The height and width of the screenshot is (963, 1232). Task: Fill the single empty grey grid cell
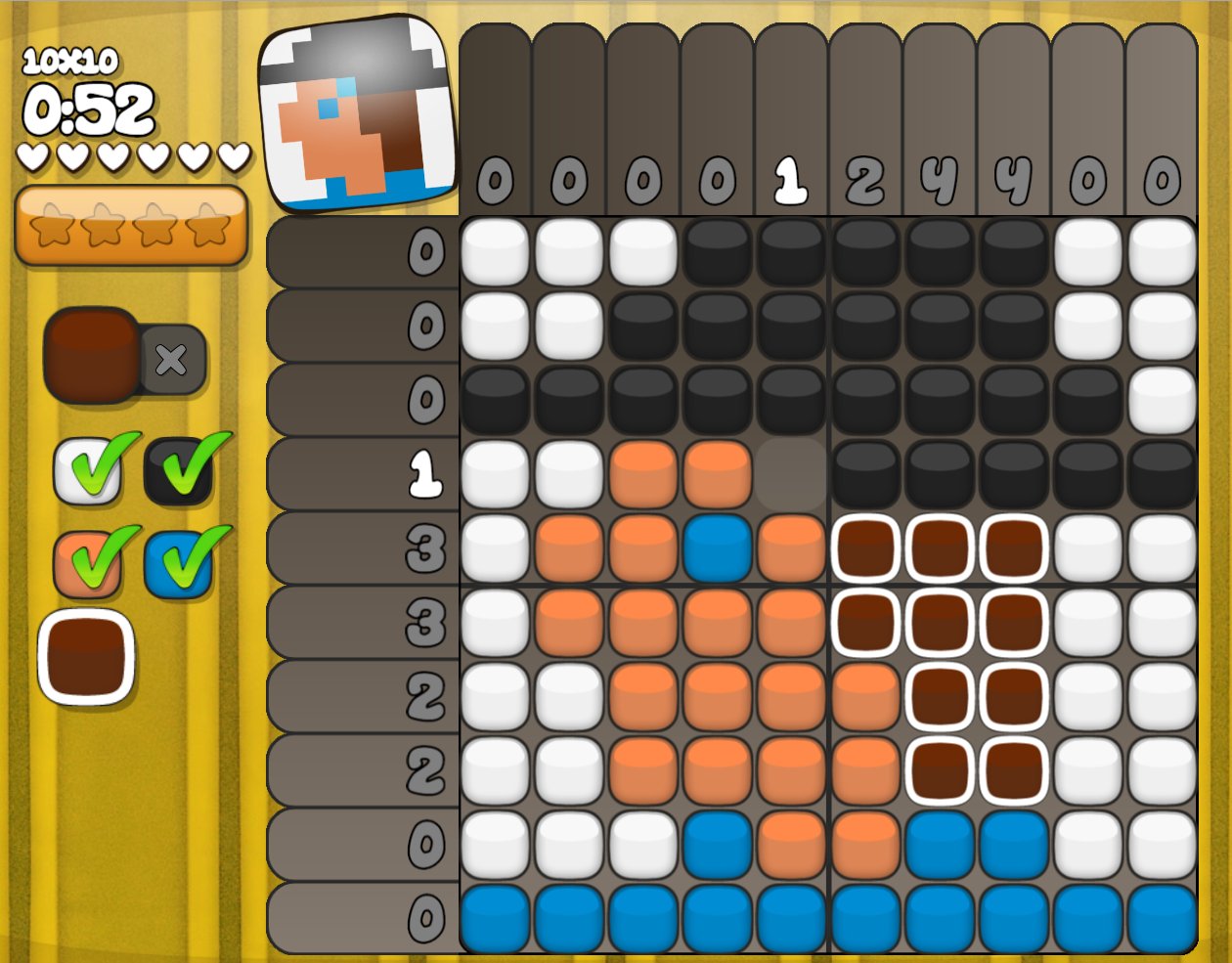791,474
